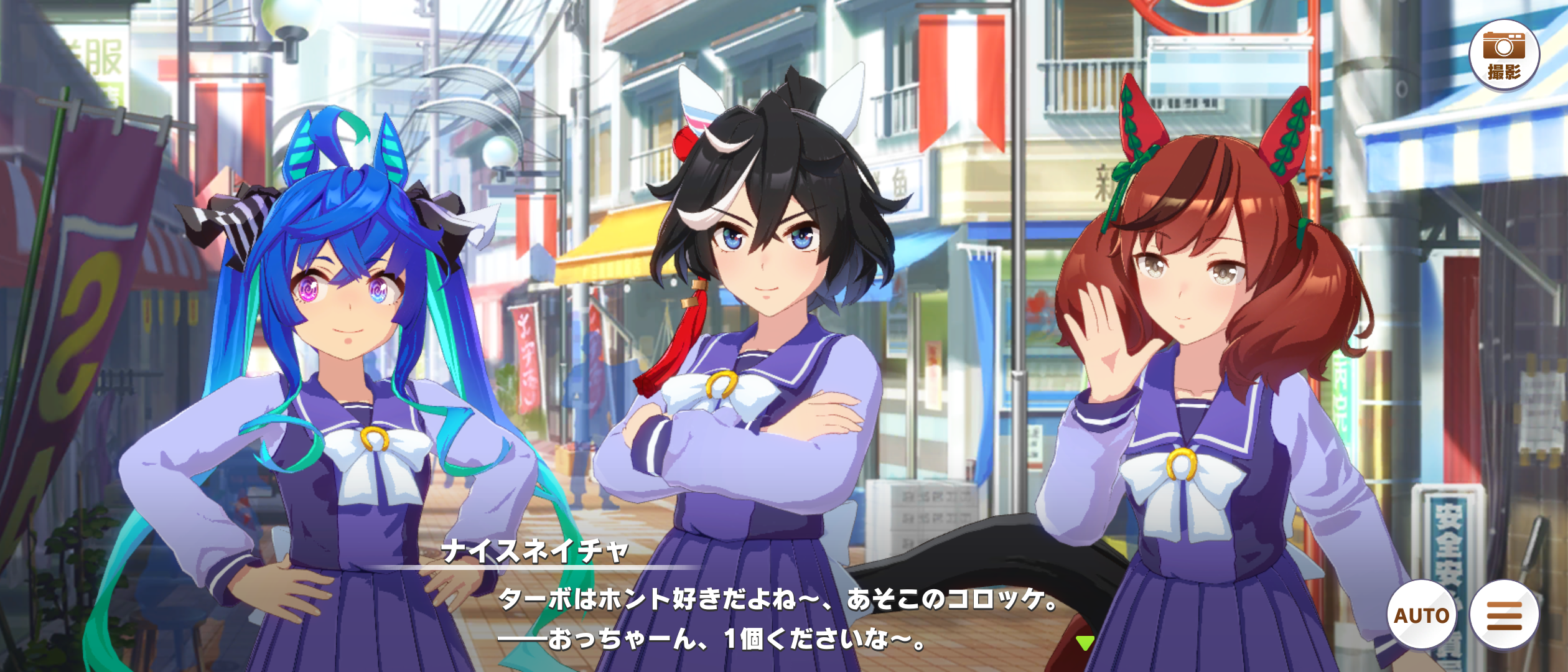Open the camera 撮影 screenshot button
This screenshot has width=1568, height=672.
(x=1503, y=55)
